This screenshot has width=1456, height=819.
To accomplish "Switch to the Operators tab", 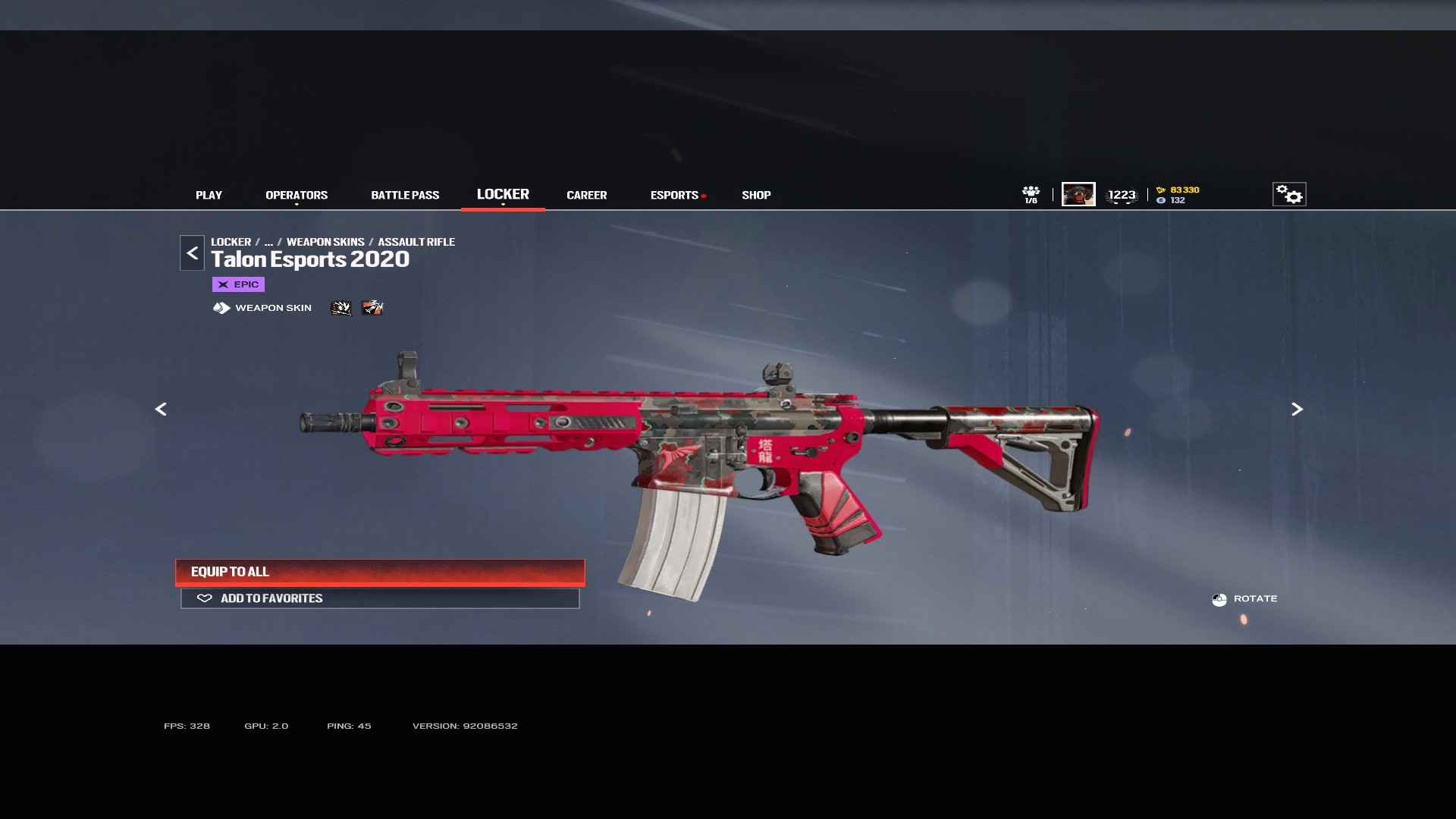I will pos(297,195).
